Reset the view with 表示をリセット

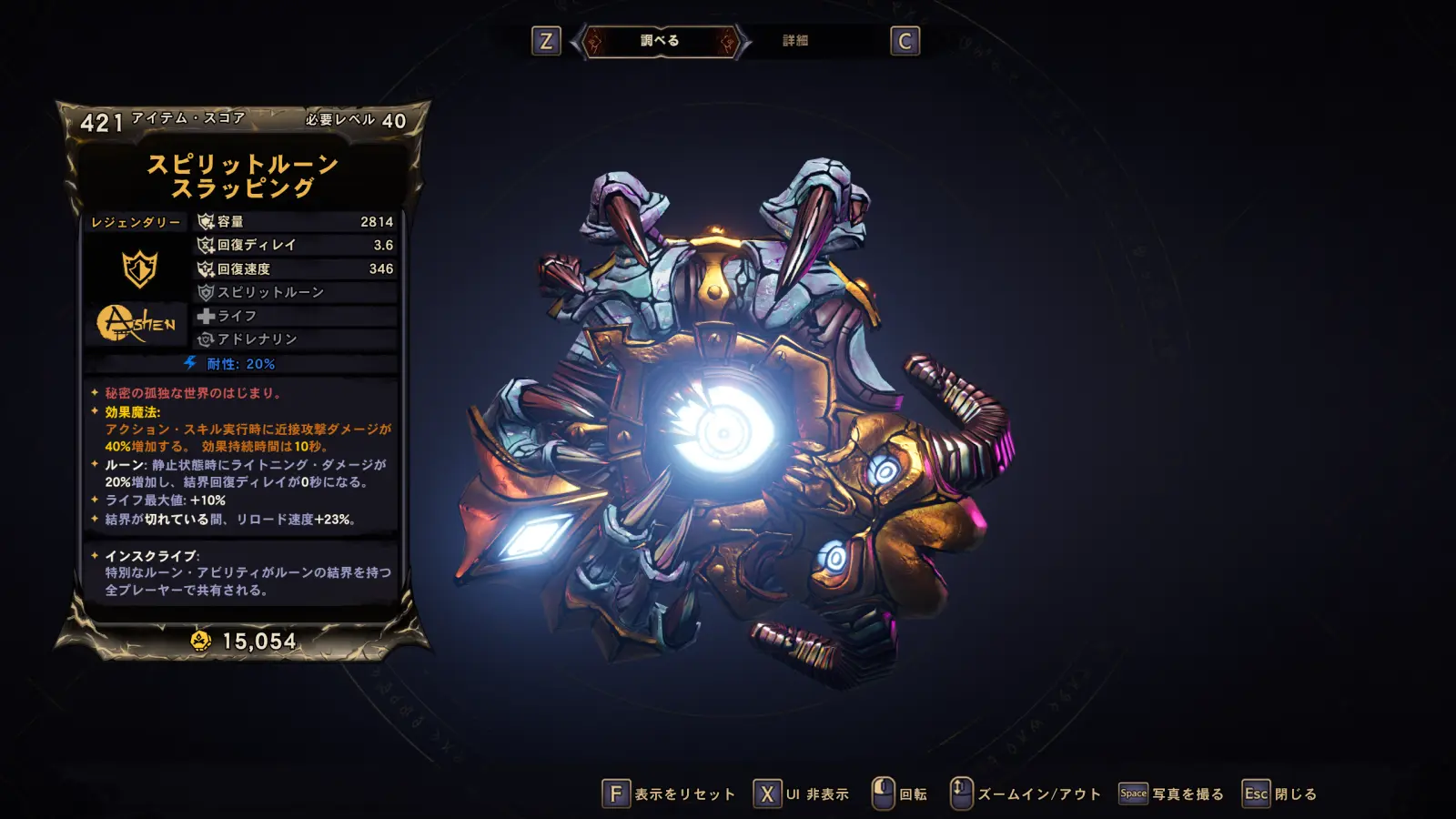point(669,794)
